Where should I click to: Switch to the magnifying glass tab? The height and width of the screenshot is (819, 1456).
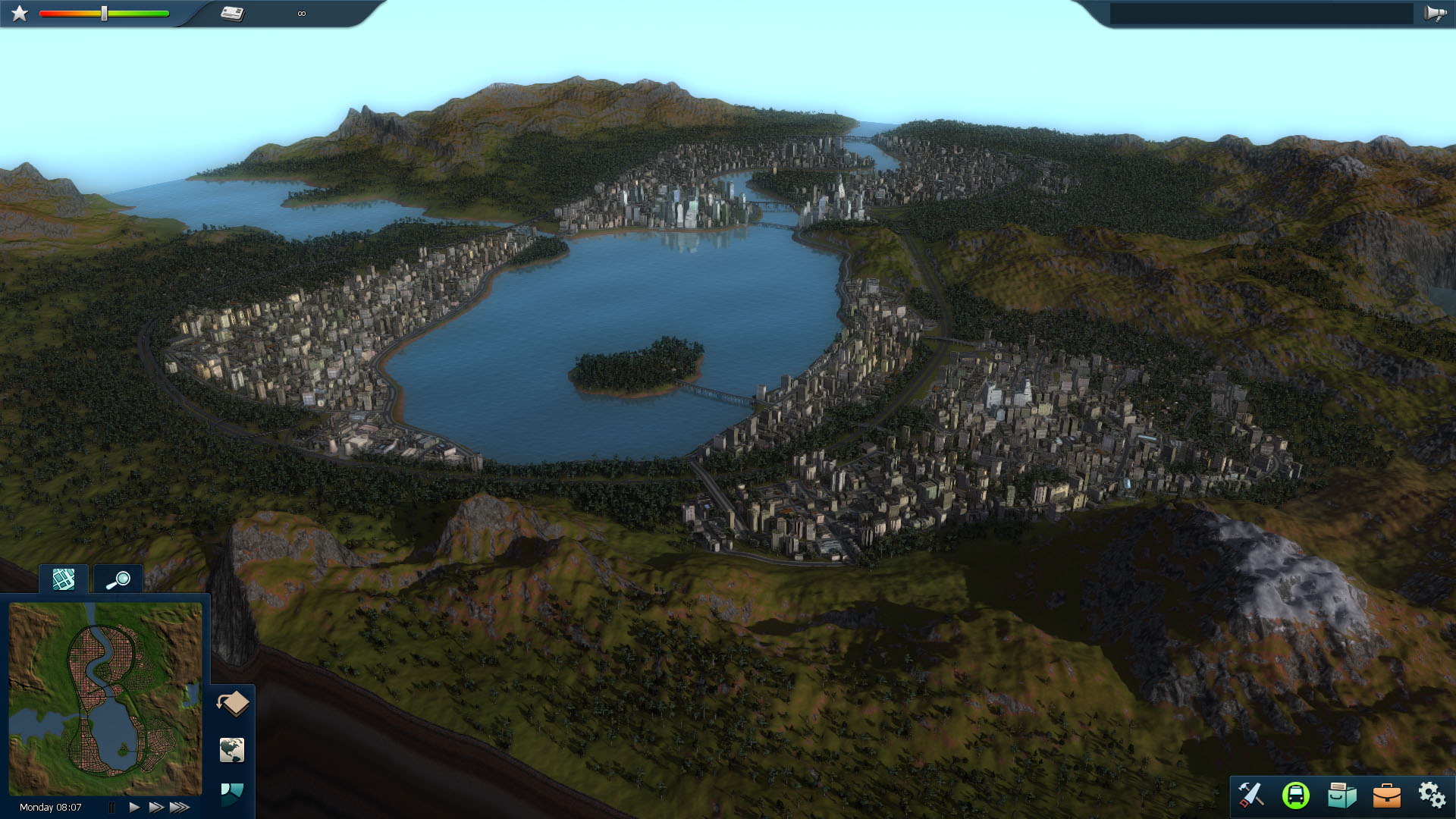pyautogui.click(x=118, y=581)
